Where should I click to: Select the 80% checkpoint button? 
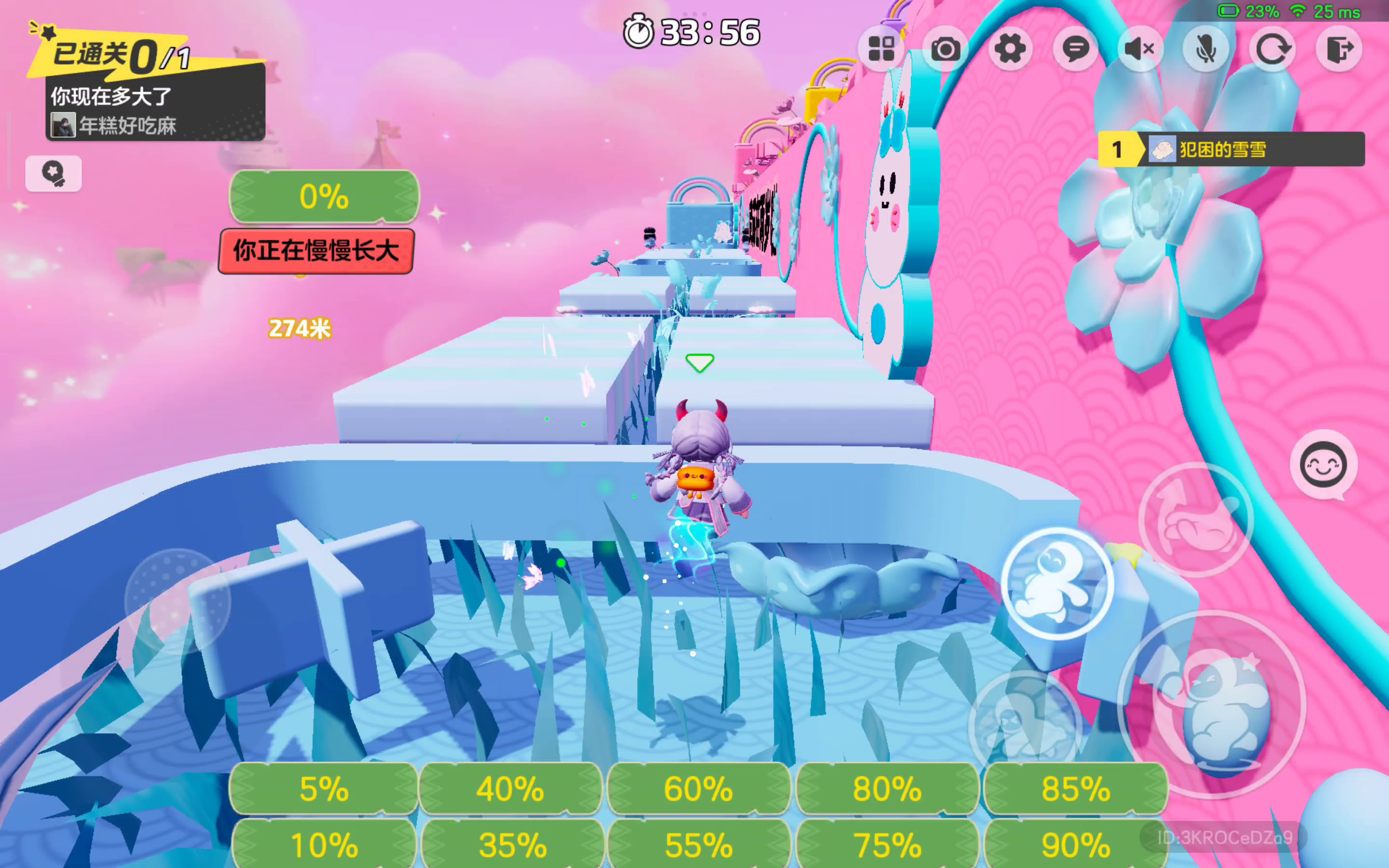point(887,789)
